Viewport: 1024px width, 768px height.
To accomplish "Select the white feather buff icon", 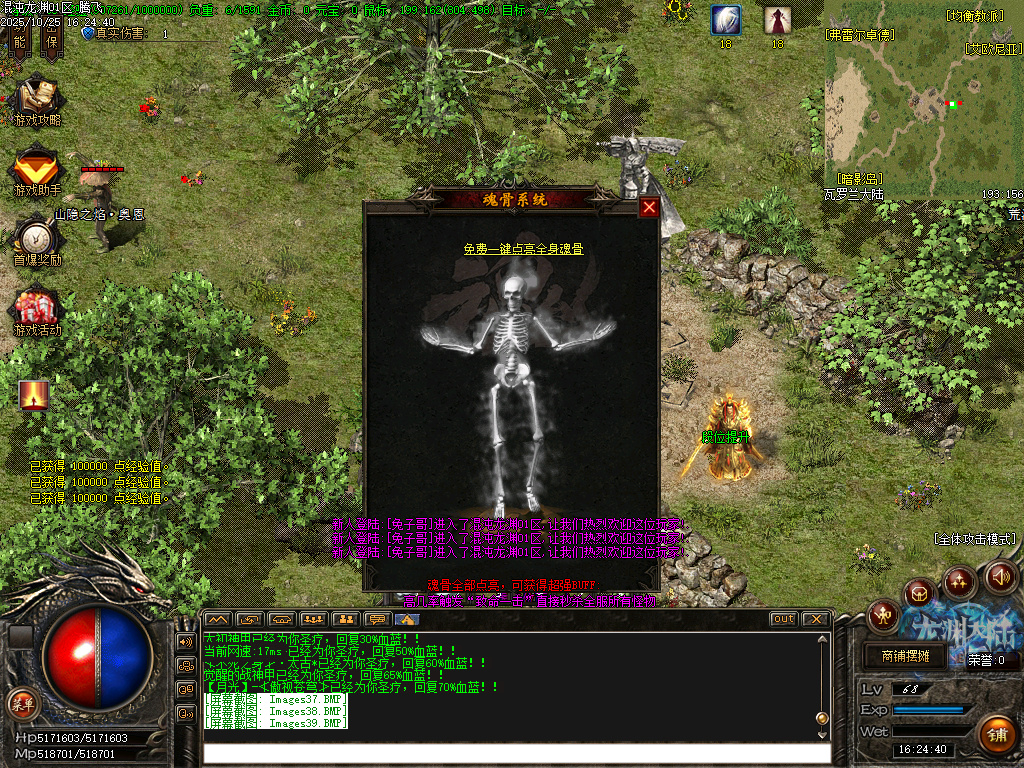I will (x=725, y=20).
